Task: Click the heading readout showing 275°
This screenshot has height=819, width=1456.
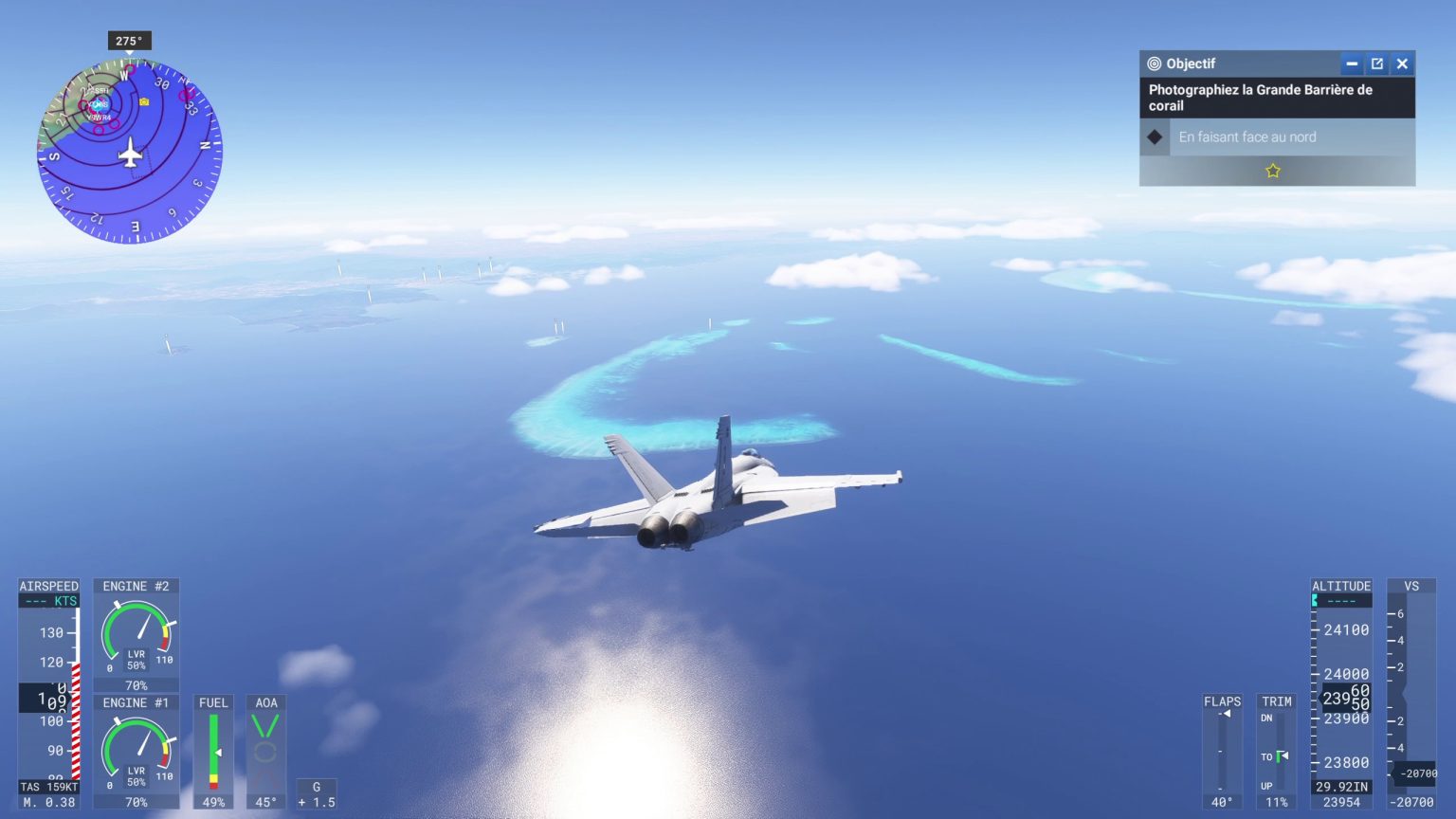Action: [128, 41]
